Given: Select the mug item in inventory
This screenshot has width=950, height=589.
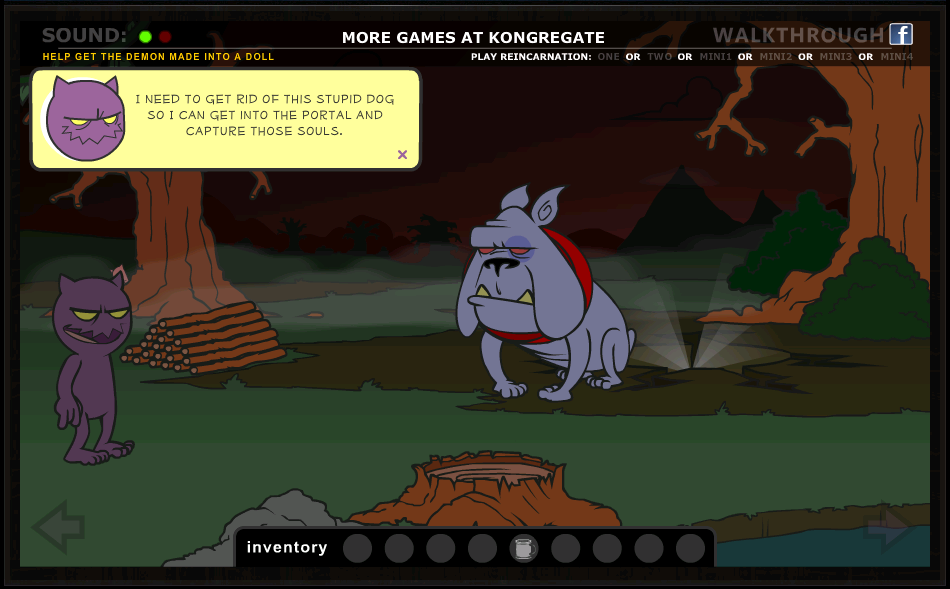Looking at the screenshot, I should click(524, 548).
